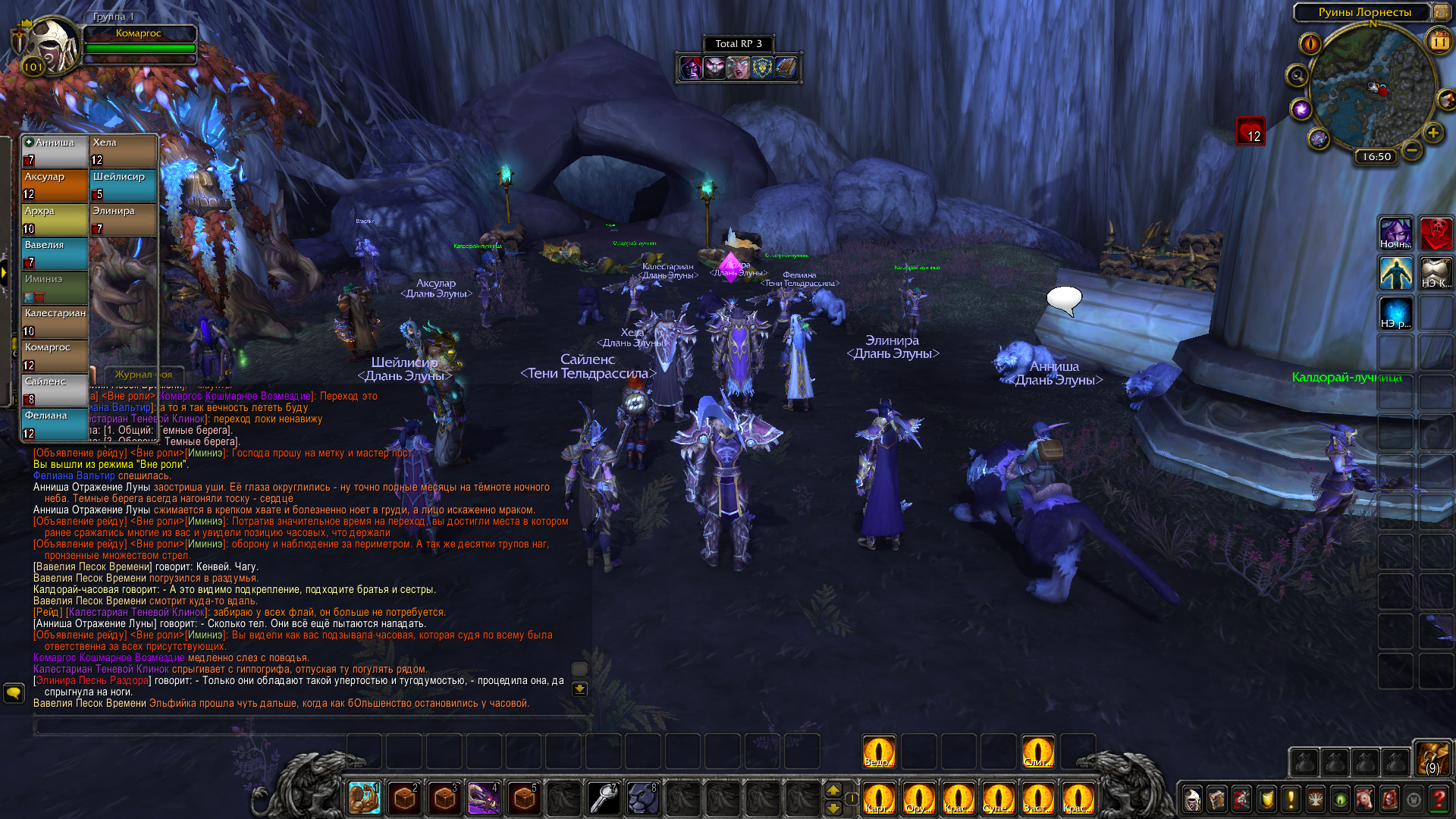This screenshot has height=819, width=1456.
Task: Use the flexing arm ability in slot 1
Action: 365,798
